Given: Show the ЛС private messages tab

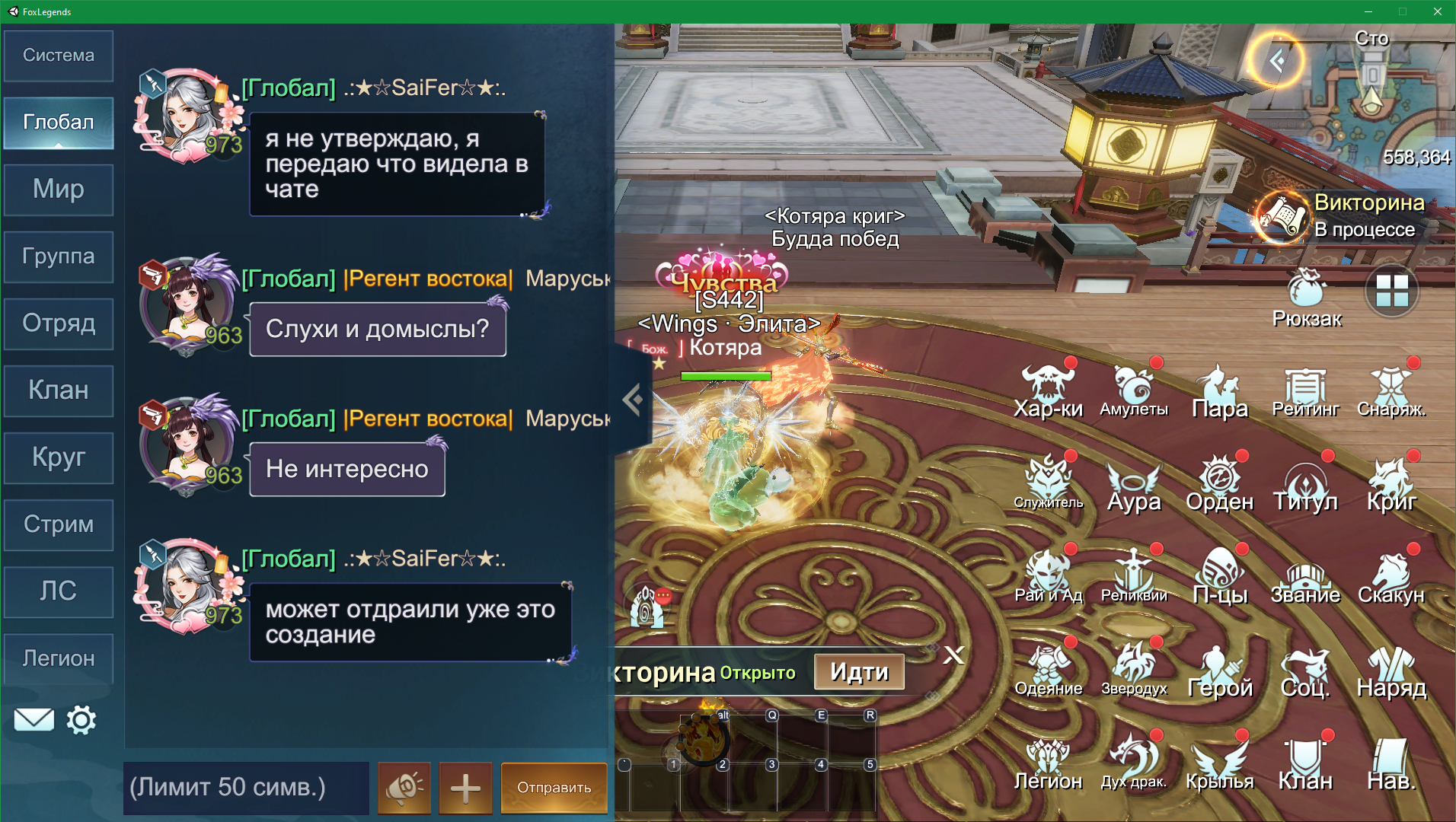Looking at the screenshot, I should [59, 591].
